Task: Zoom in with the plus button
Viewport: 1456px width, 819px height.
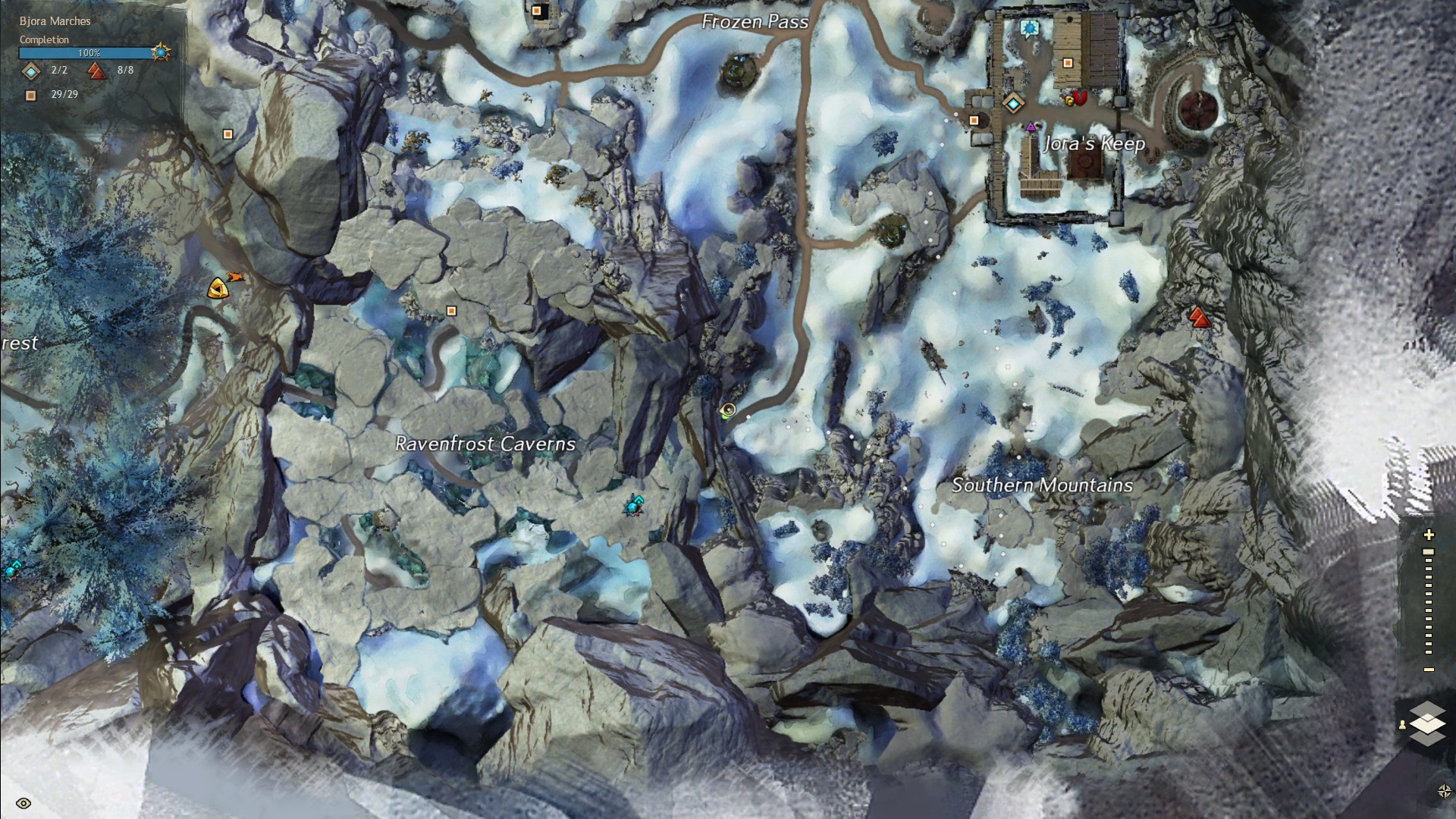Action: [x=1429, y=535]
